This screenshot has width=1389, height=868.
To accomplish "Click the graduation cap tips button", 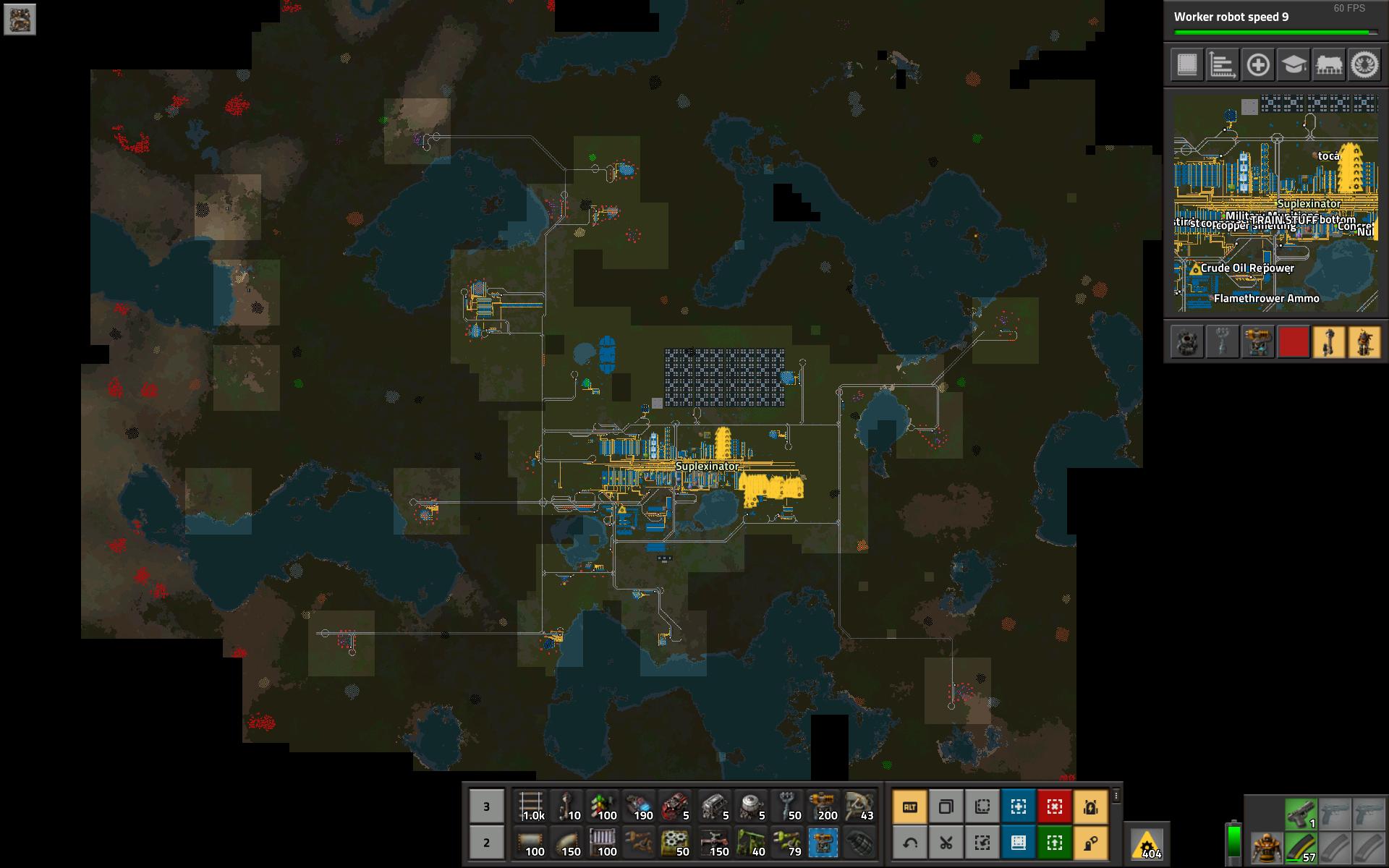I will [1294, 65].
